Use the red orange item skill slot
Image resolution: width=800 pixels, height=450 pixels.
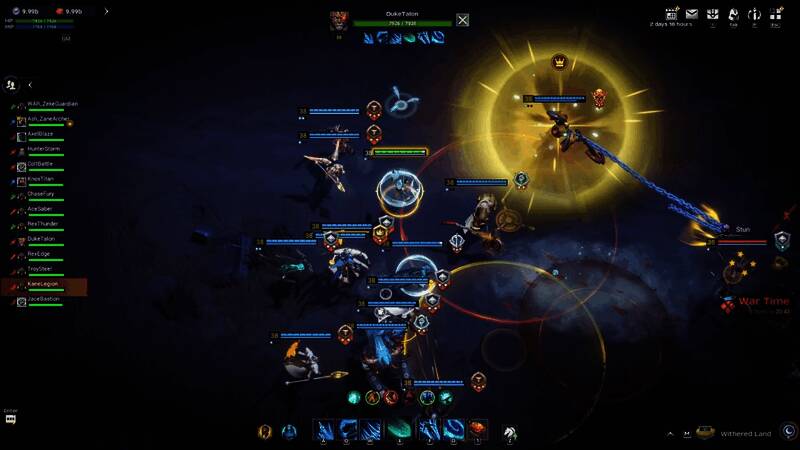pos(478,430)
